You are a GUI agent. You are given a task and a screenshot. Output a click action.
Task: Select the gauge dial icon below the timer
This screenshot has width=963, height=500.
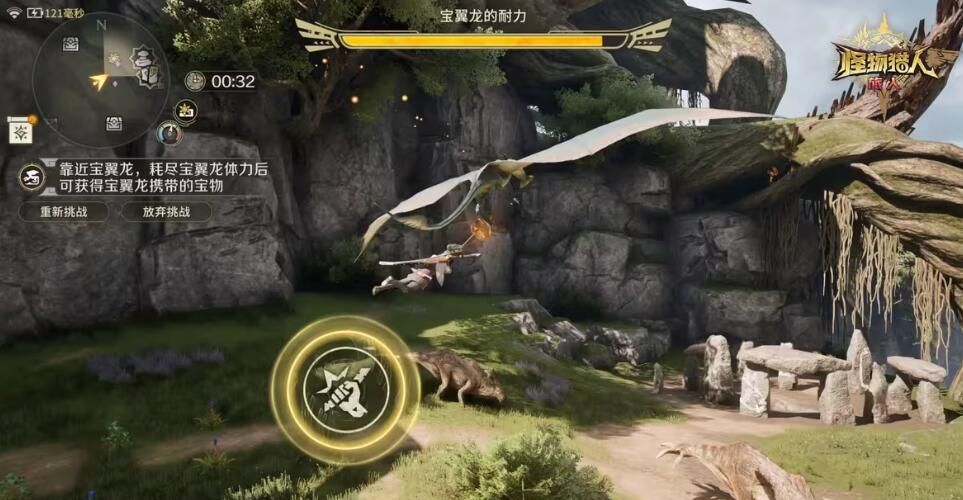coord(170,132)
